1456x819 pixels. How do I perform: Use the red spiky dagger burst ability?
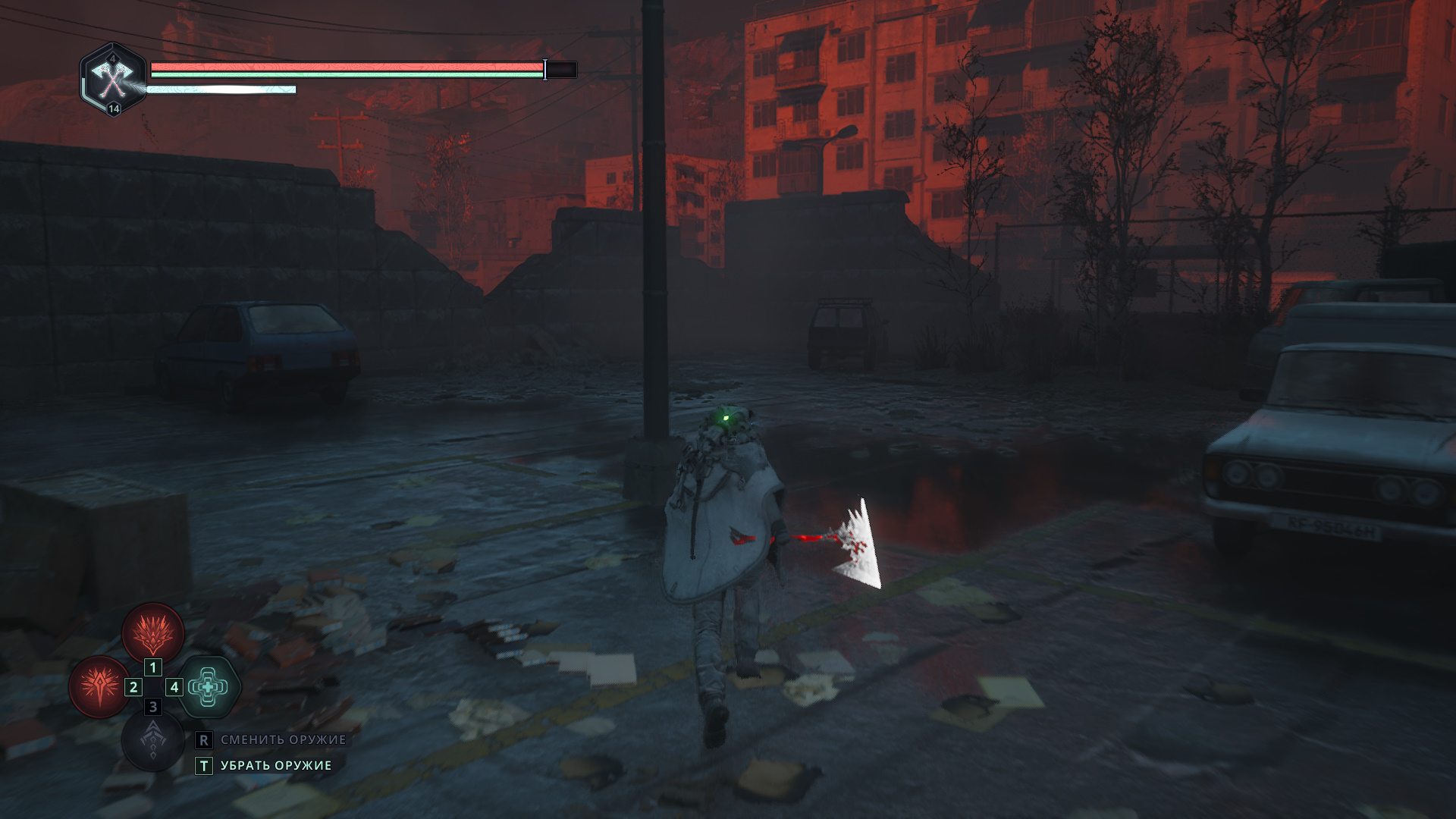coord(99,686)
